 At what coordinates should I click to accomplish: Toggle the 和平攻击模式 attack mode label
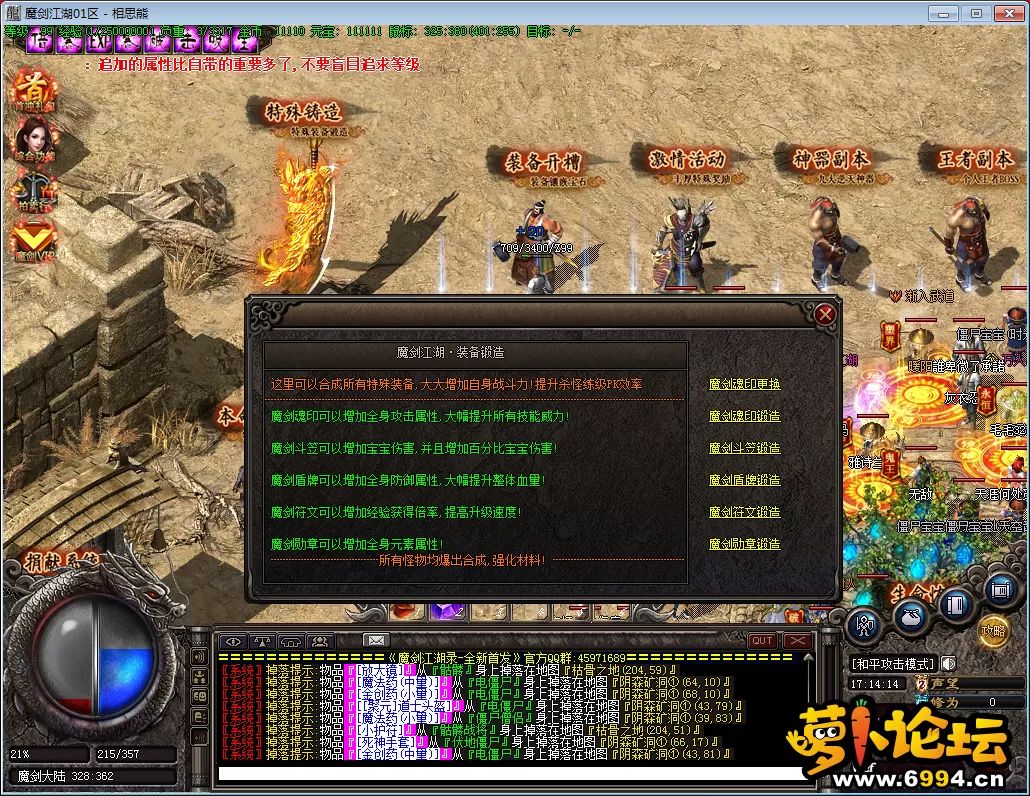coord(891,663)
